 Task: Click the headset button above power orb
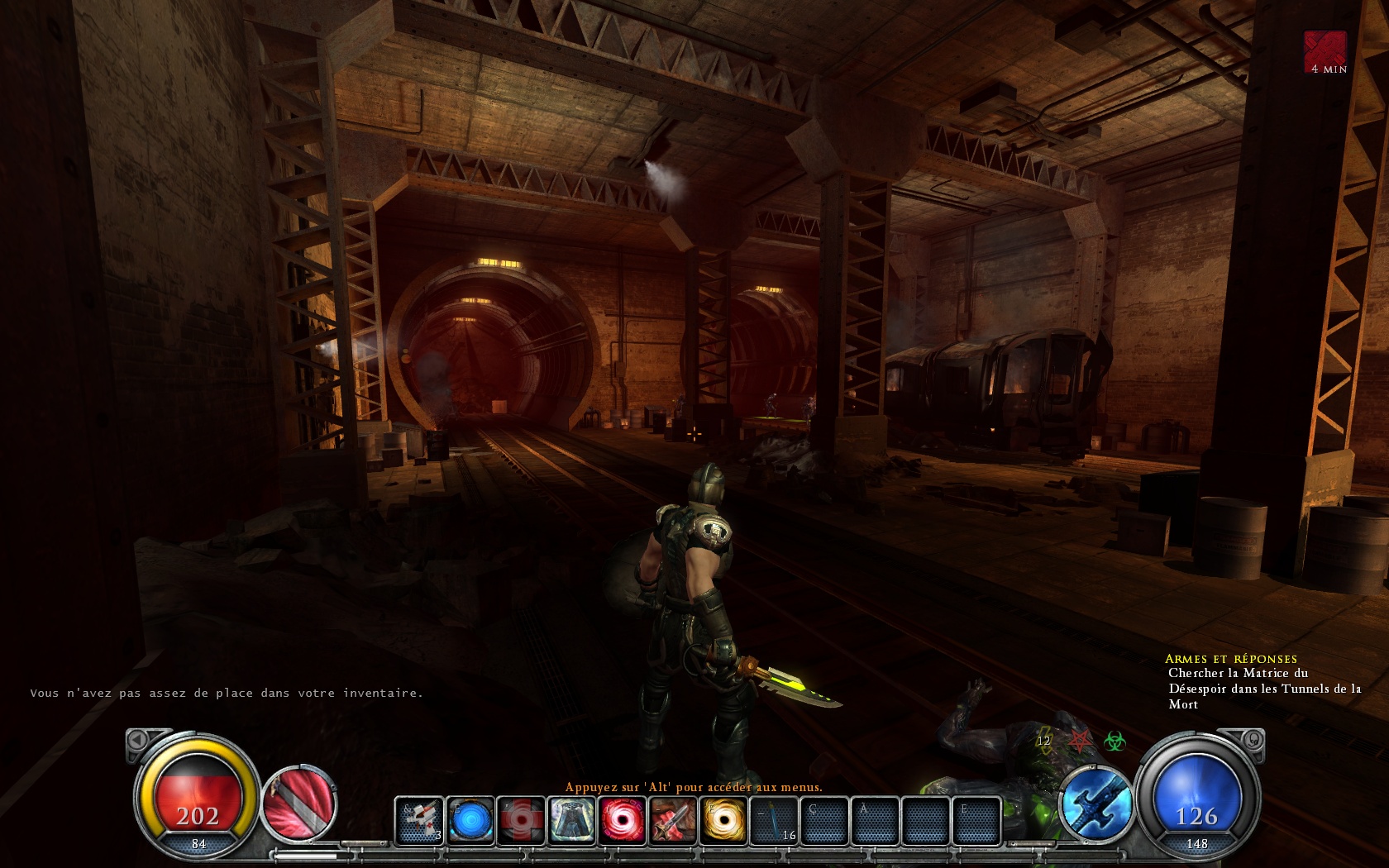point(1253,739)
